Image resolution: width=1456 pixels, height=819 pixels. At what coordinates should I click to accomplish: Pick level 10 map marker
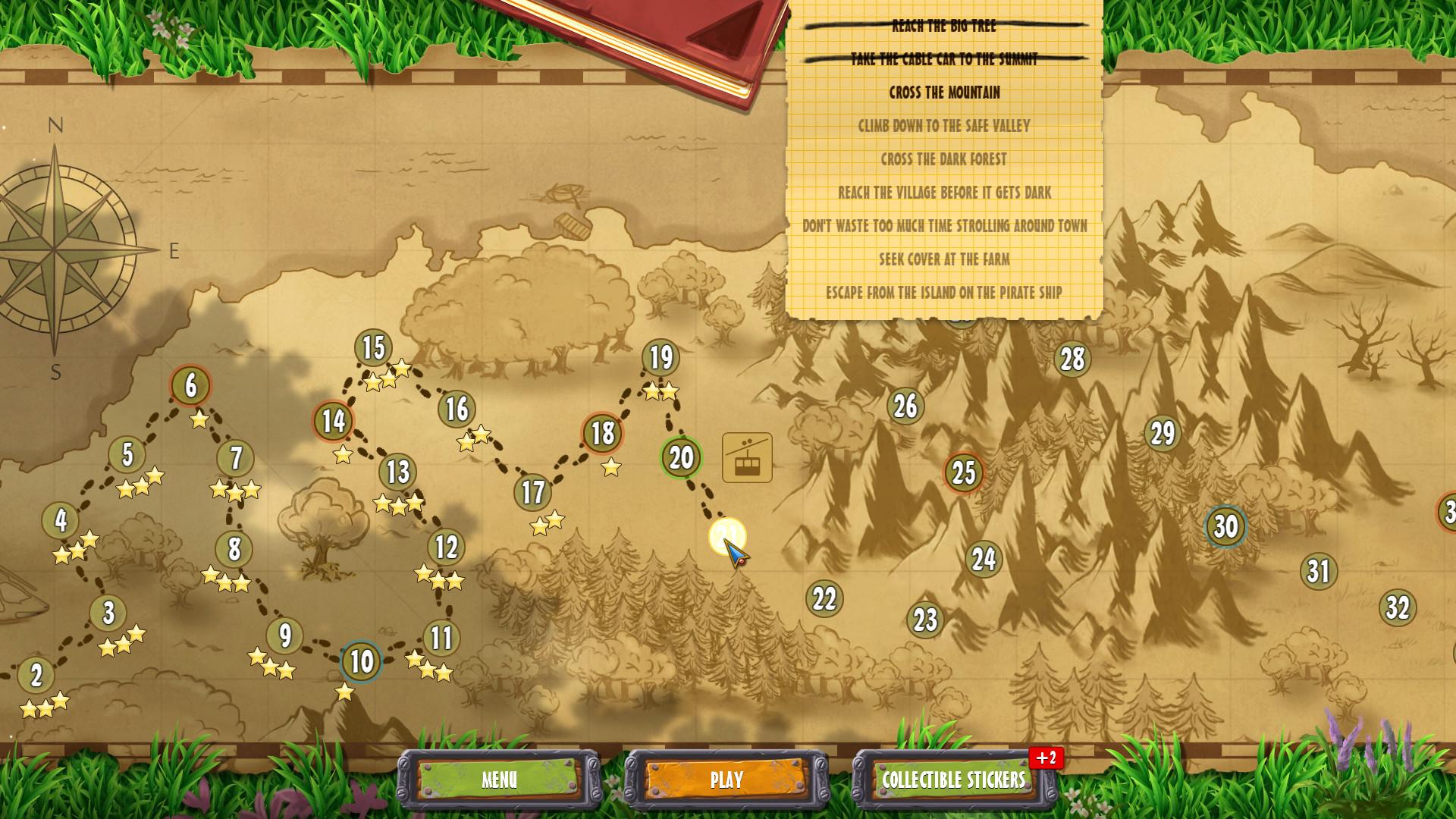361,661
